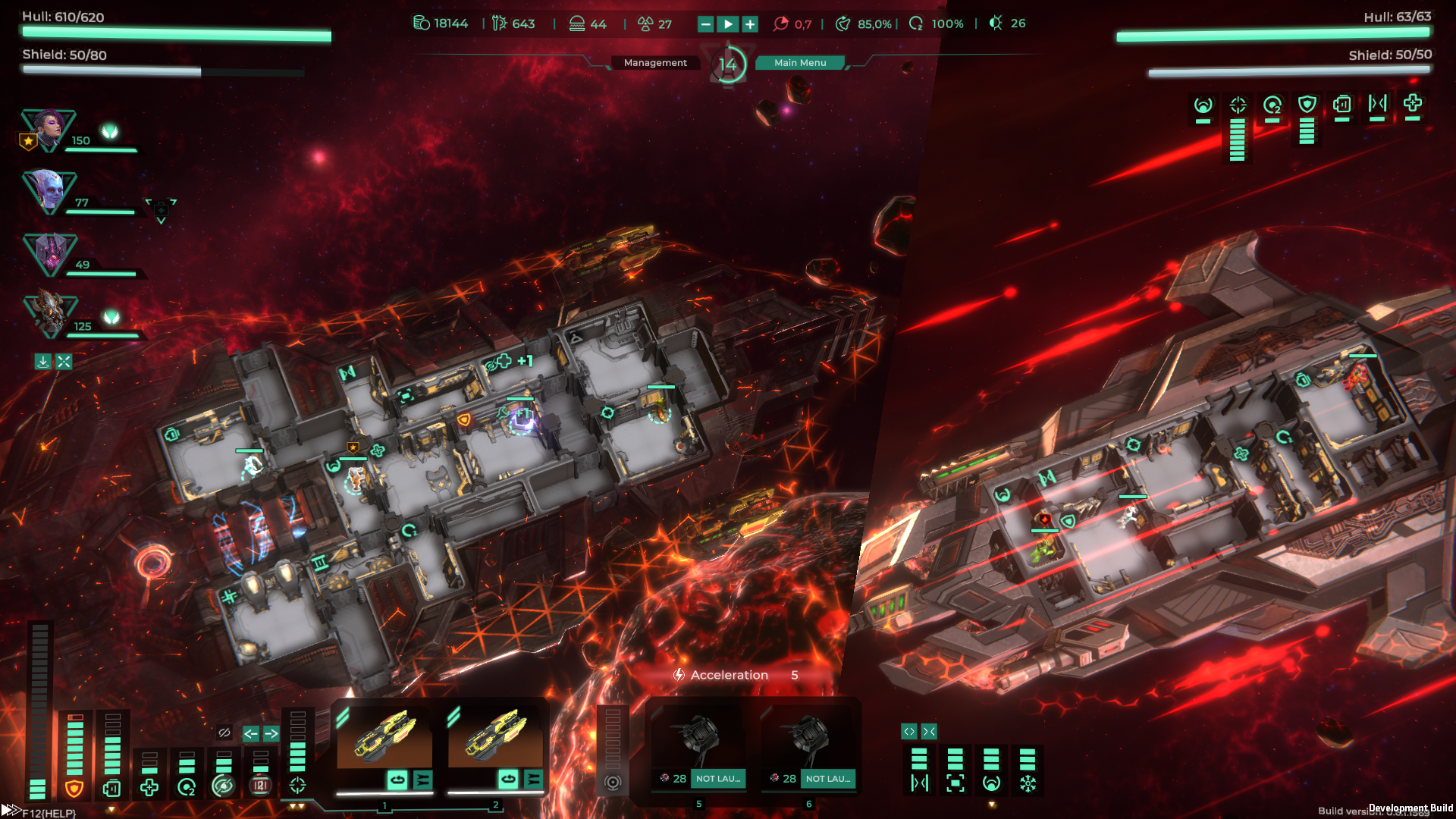Speed up game with plus button
The height and width of the screenshot is (819, 1456).
[x=750, y=24]
